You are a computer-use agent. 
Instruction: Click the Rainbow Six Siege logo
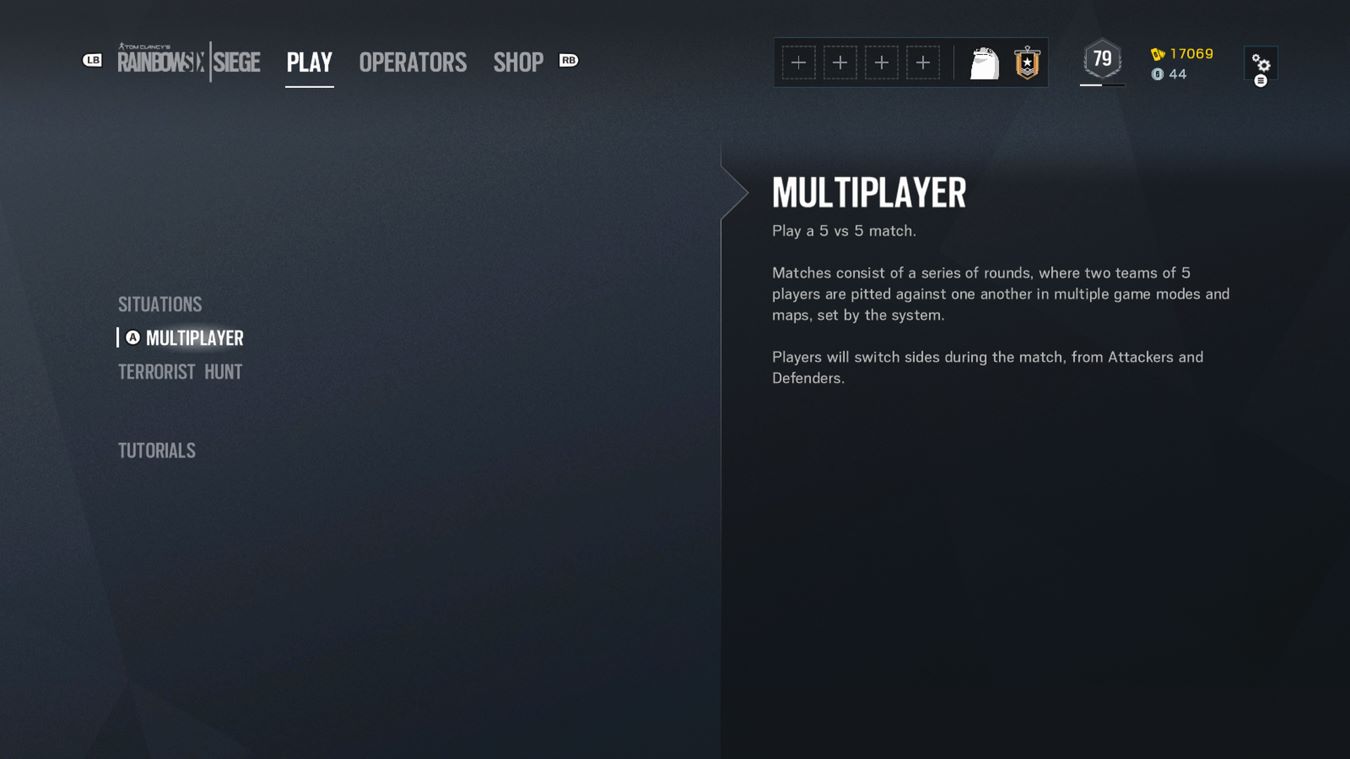(x=188, y=60)
